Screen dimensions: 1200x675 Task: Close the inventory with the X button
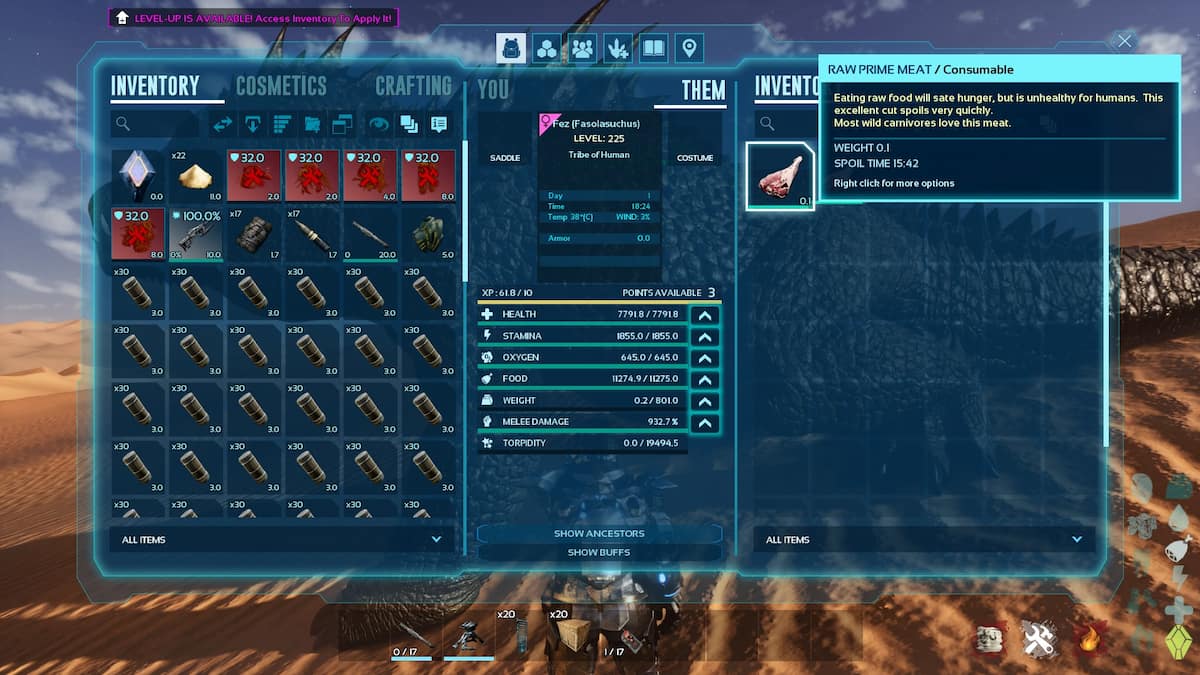pos(1125,41)
